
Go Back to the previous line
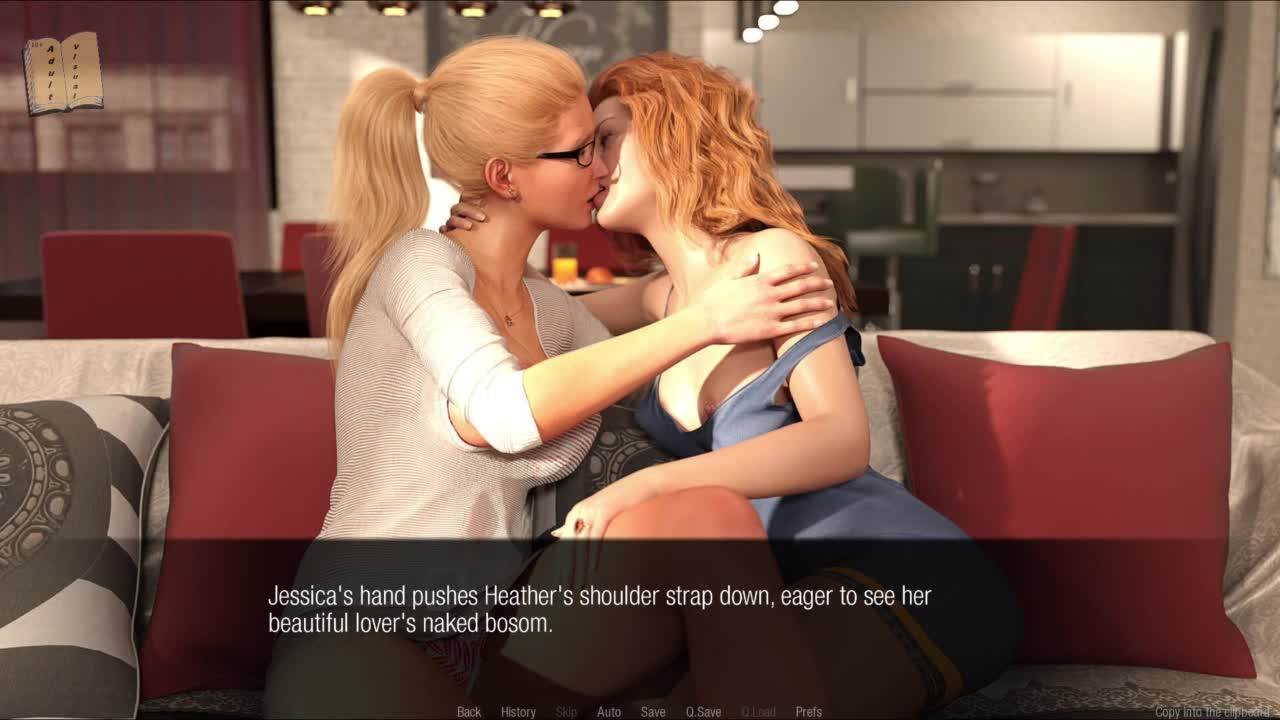tap(469, 712)
